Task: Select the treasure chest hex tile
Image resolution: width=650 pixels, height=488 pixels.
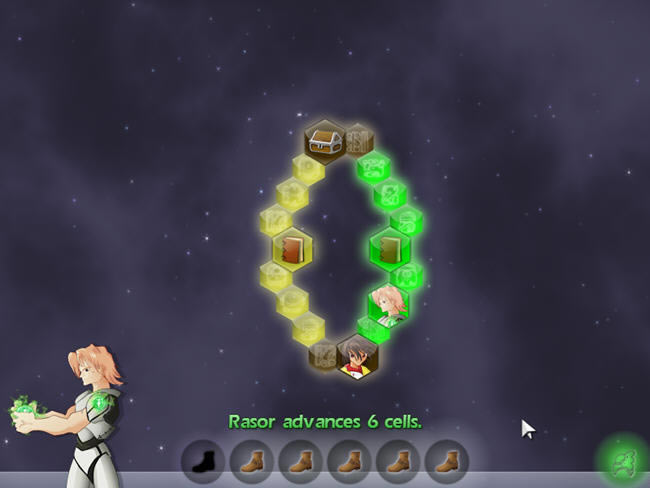Action: (x=325, y=142)
